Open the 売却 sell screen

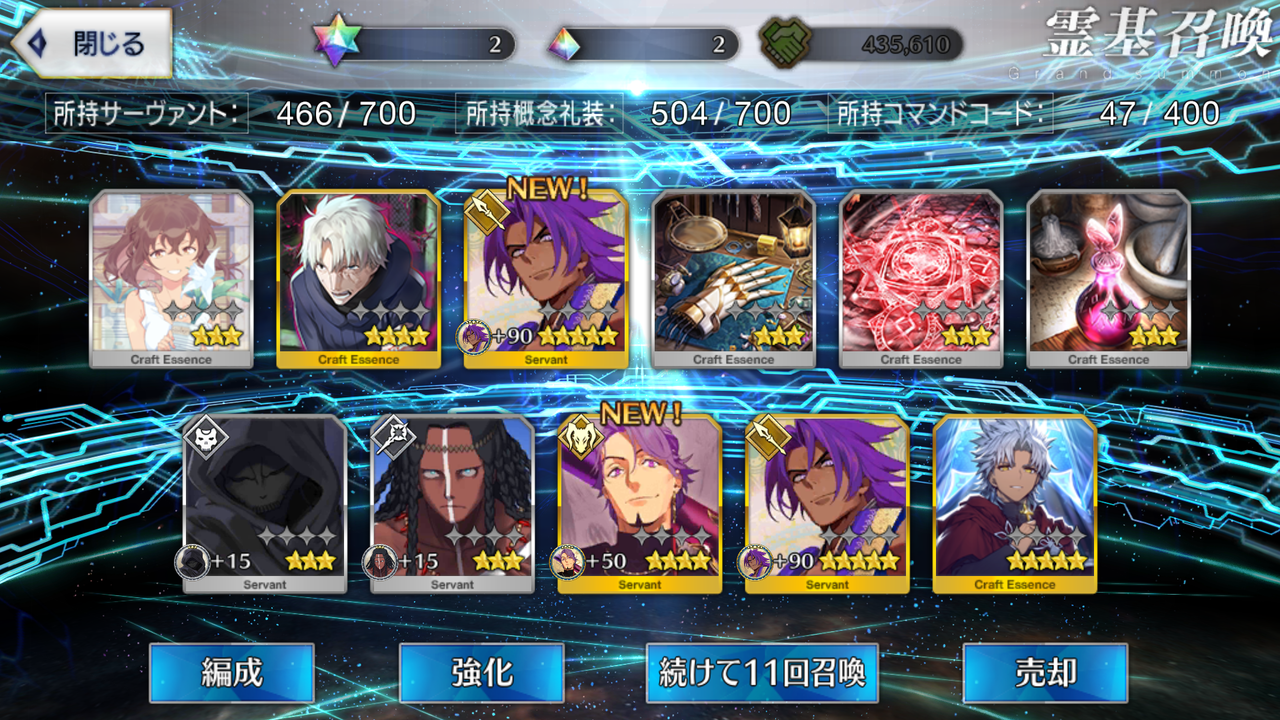(1045, 673)
